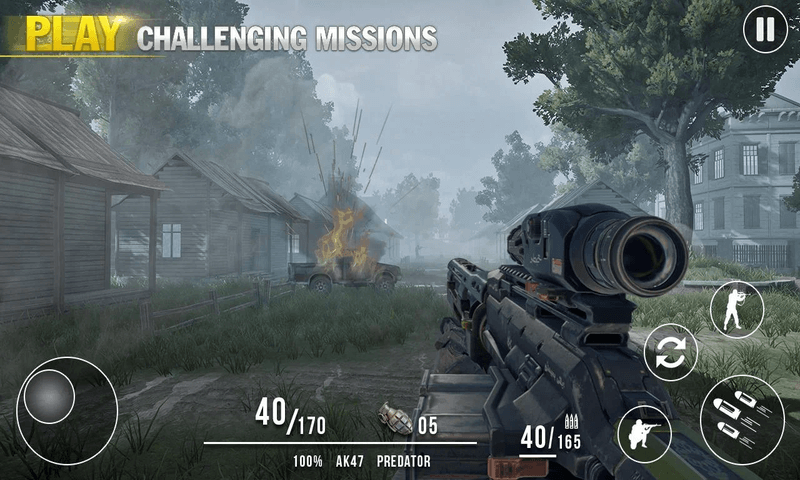800x480 pixels.
Task: Throw a grenade using the grenade icon
Action: [395, 418]
